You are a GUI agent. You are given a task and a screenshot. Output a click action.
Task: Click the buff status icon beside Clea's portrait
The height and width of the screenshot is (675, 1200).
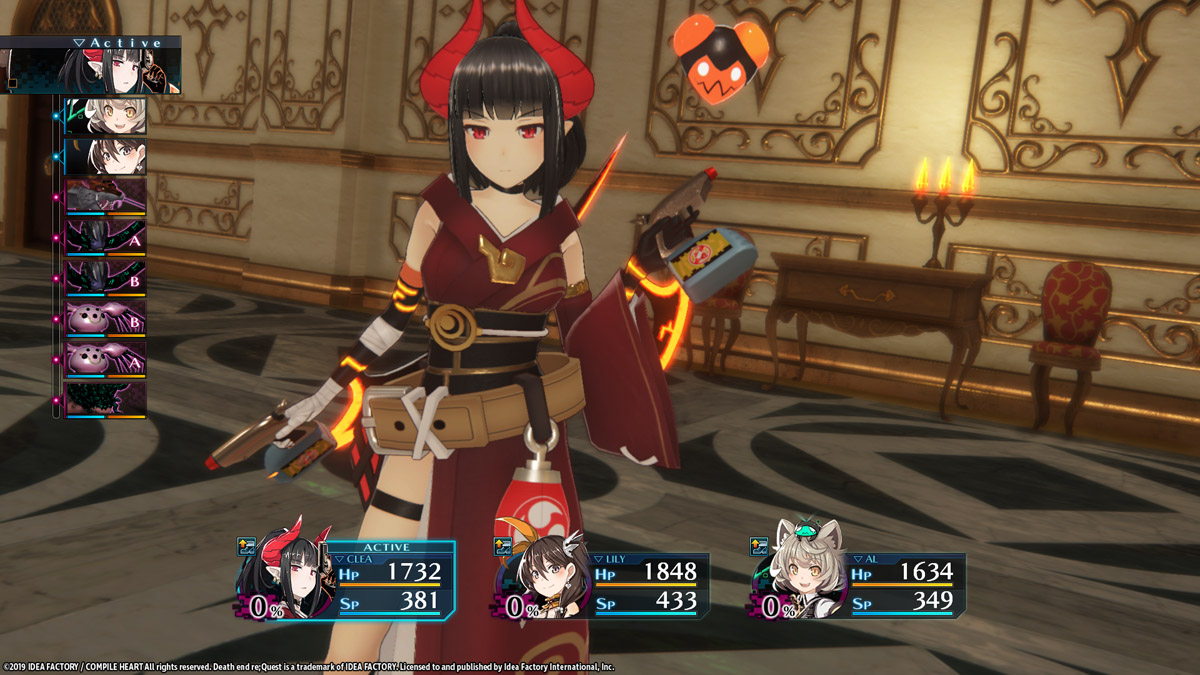tap(247, 546)
